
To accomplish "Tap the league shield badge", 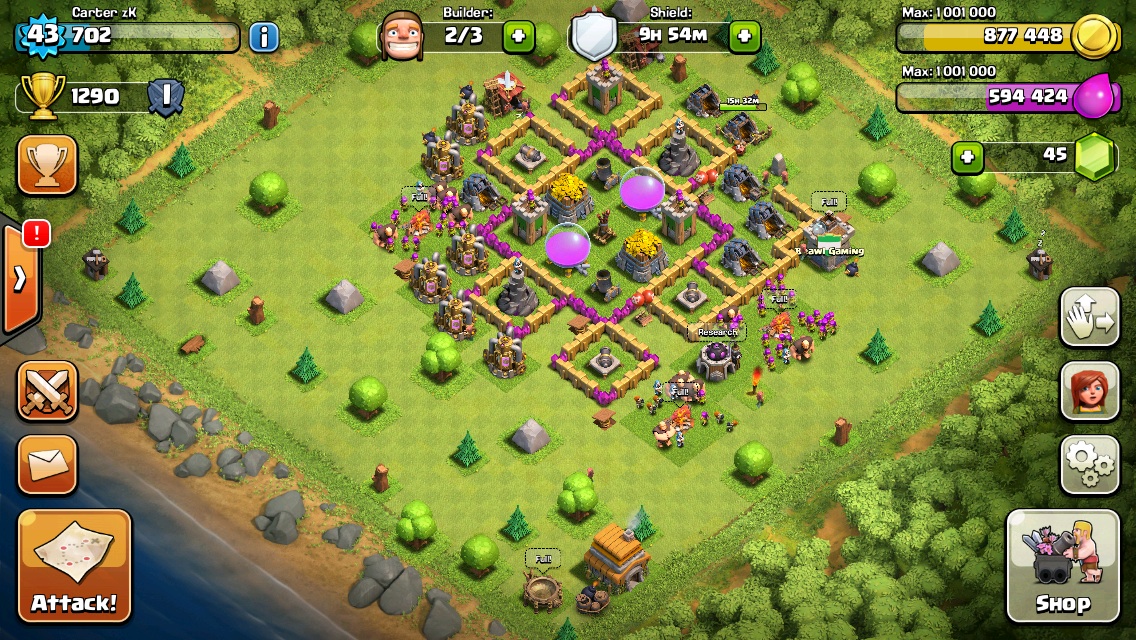I will [x=165, y=97].
